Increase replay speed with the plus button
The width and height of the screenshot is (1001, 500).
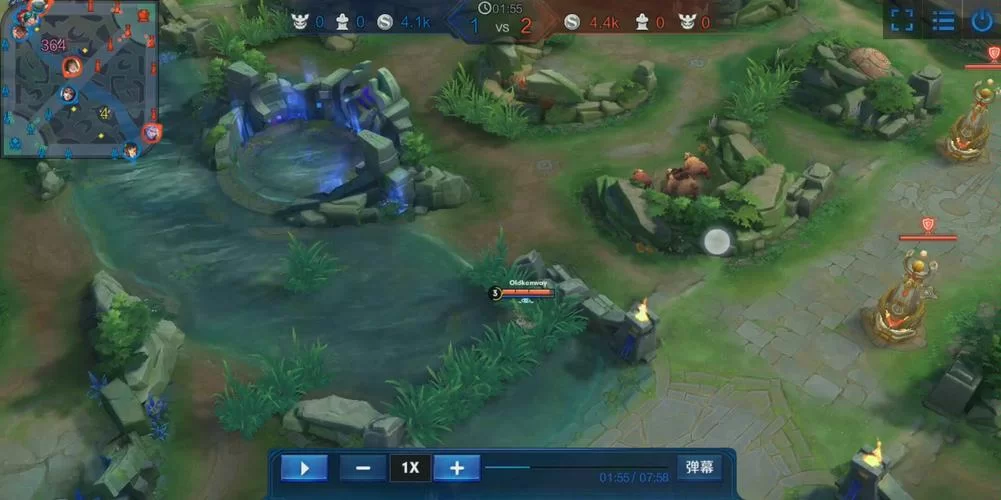[x=456, y=467]
